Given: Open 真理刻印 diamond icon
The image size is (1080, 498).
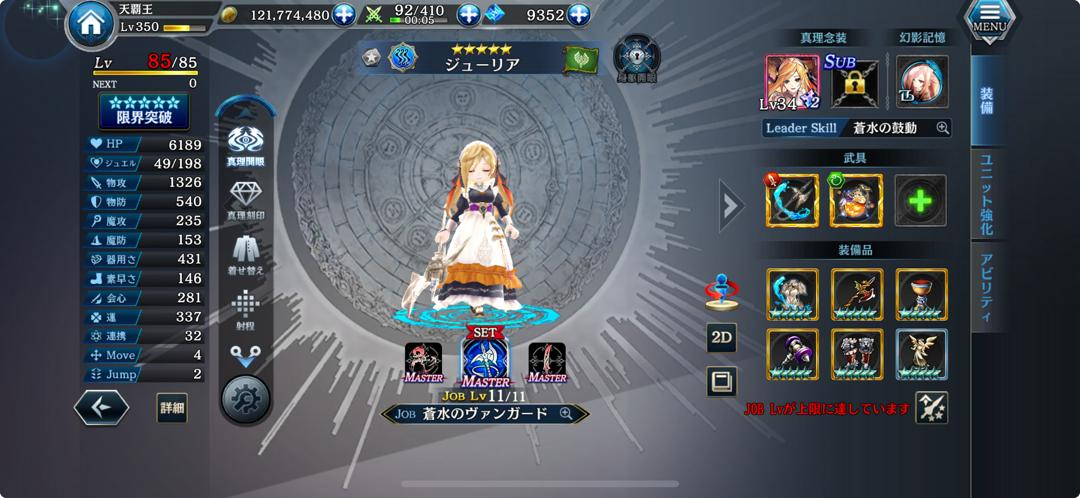Looking at the screenshot, I should click(x=246, y=200).
